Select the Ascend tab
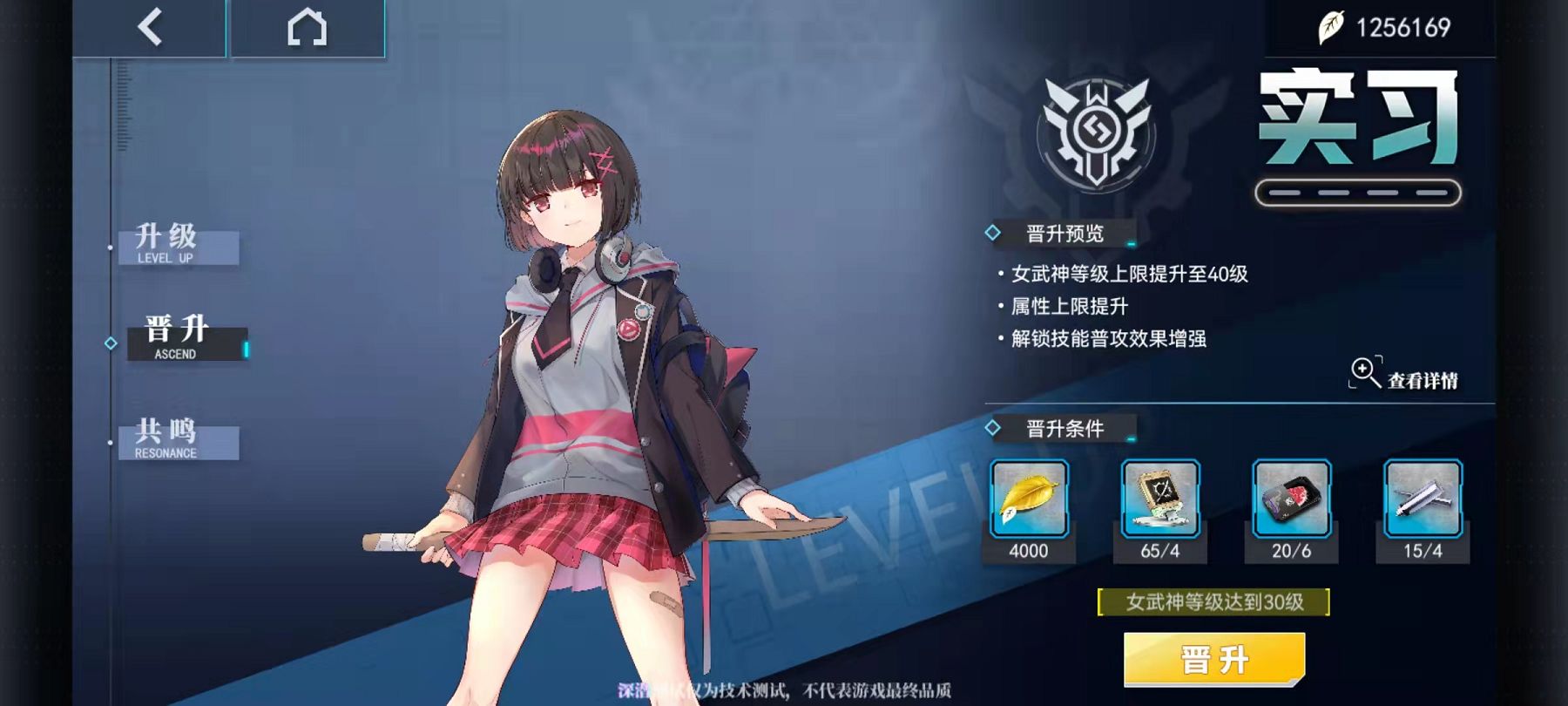Screen dimensions: 1568x706 click(x=186, y=339)
